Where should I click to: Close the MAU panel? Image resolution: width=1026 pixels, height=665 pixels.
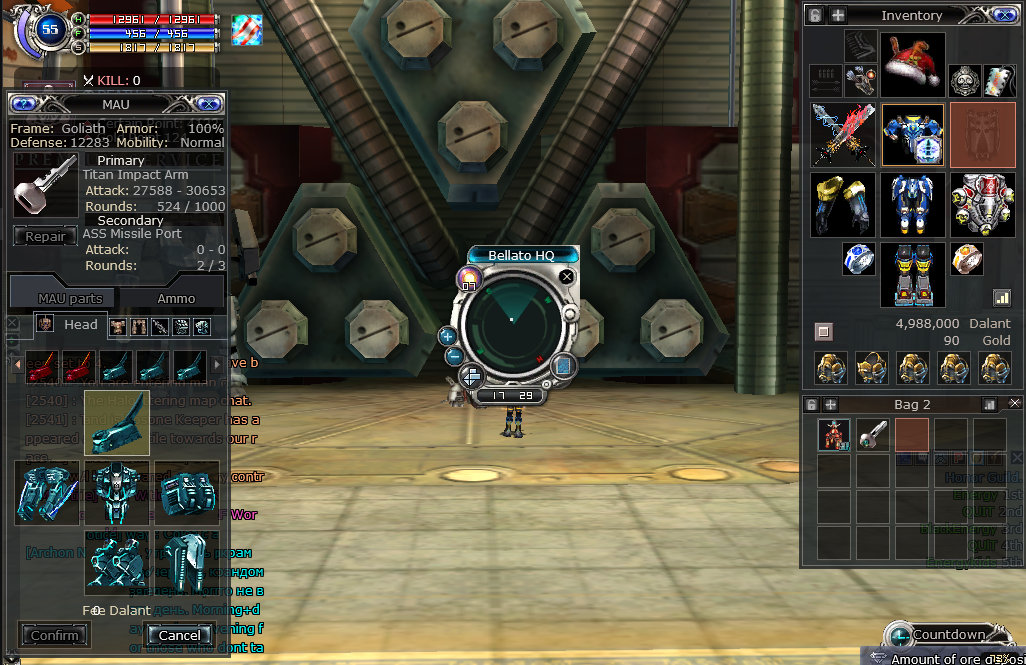pos(209,104)
